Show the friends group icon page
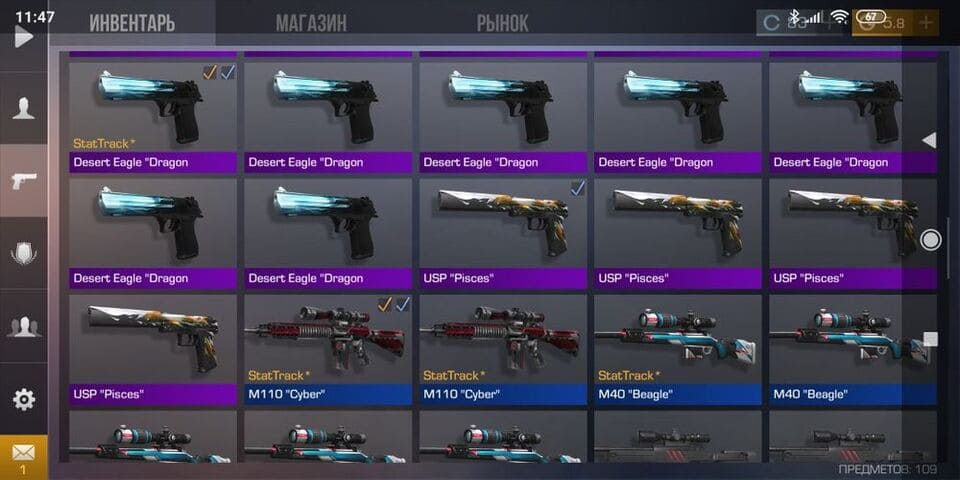Screen dimensions: 960x480 23,325
